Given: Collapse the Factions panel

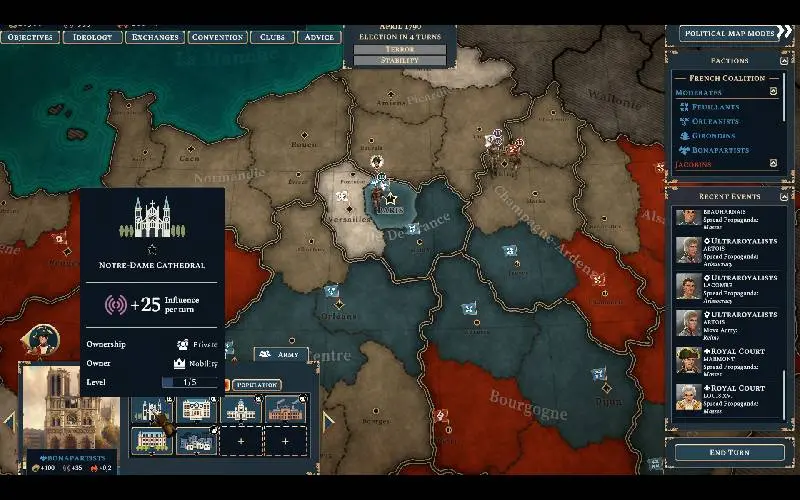Looking at the screenshot, I should pos(783,60).
